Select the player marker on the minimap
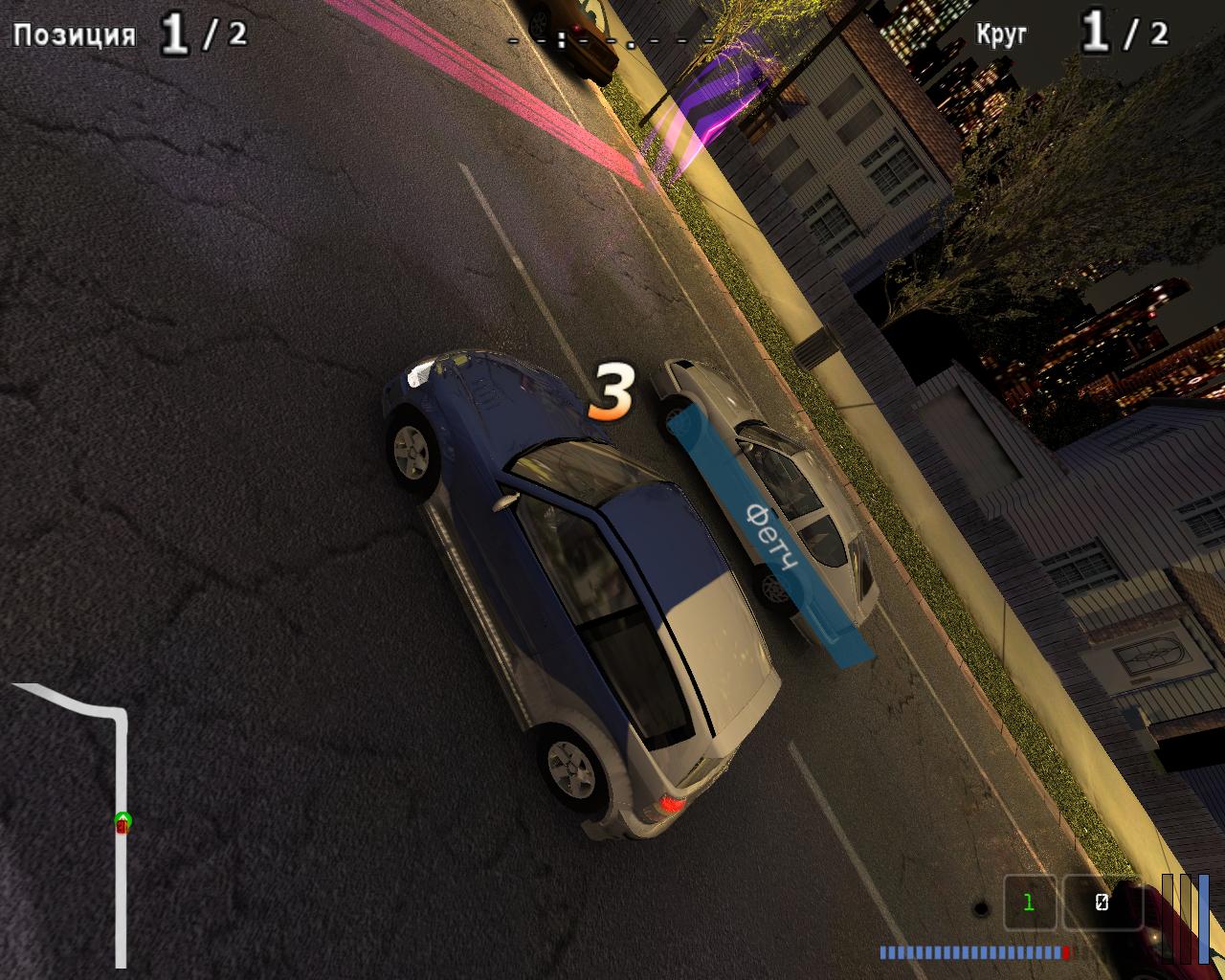The width and height of the screenshot is (1225, 980). point(122,821)
